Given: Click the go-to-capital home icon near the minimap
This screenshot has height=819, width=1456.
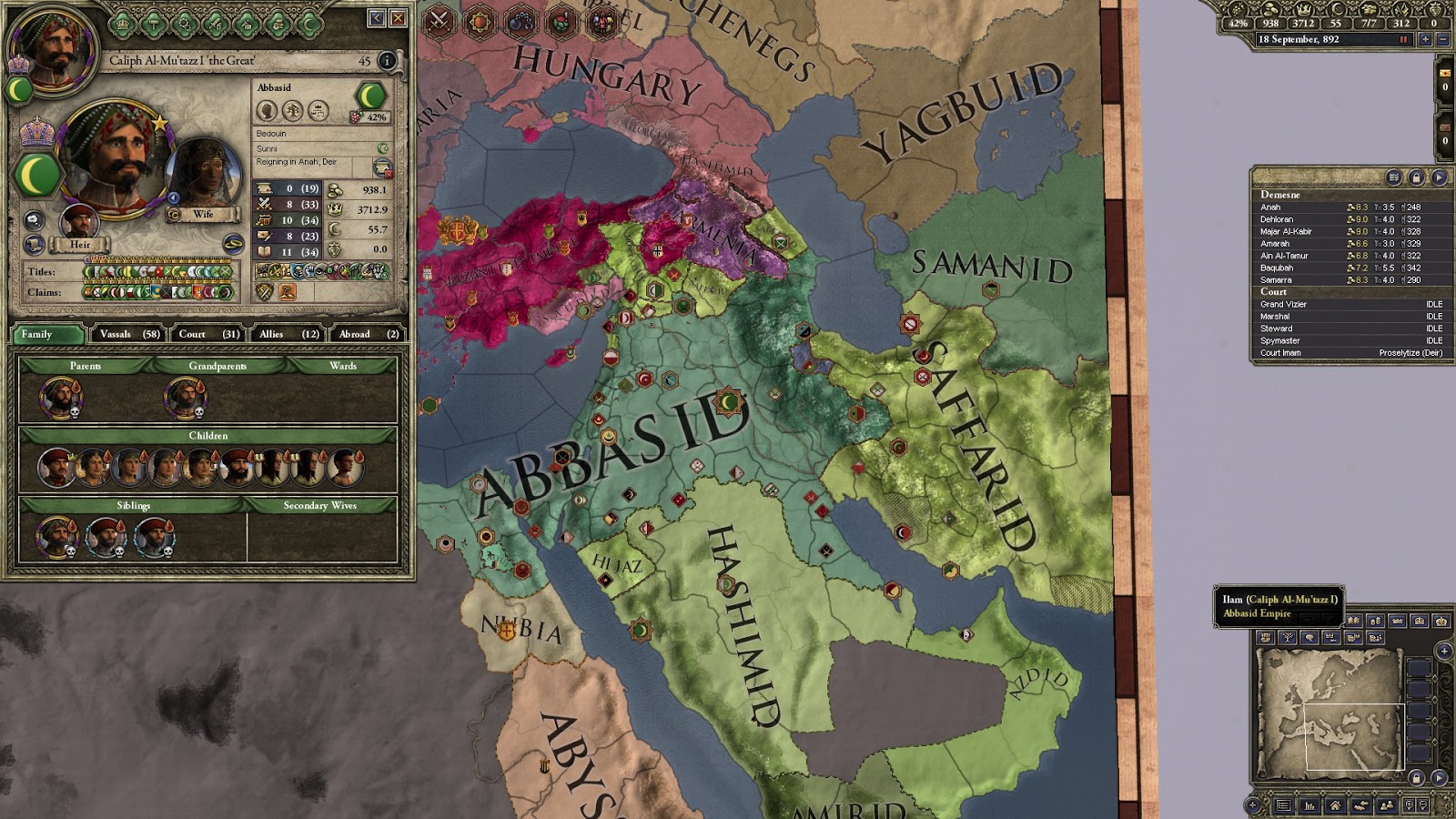Looking at the screenshot, I should point(1336,807).
